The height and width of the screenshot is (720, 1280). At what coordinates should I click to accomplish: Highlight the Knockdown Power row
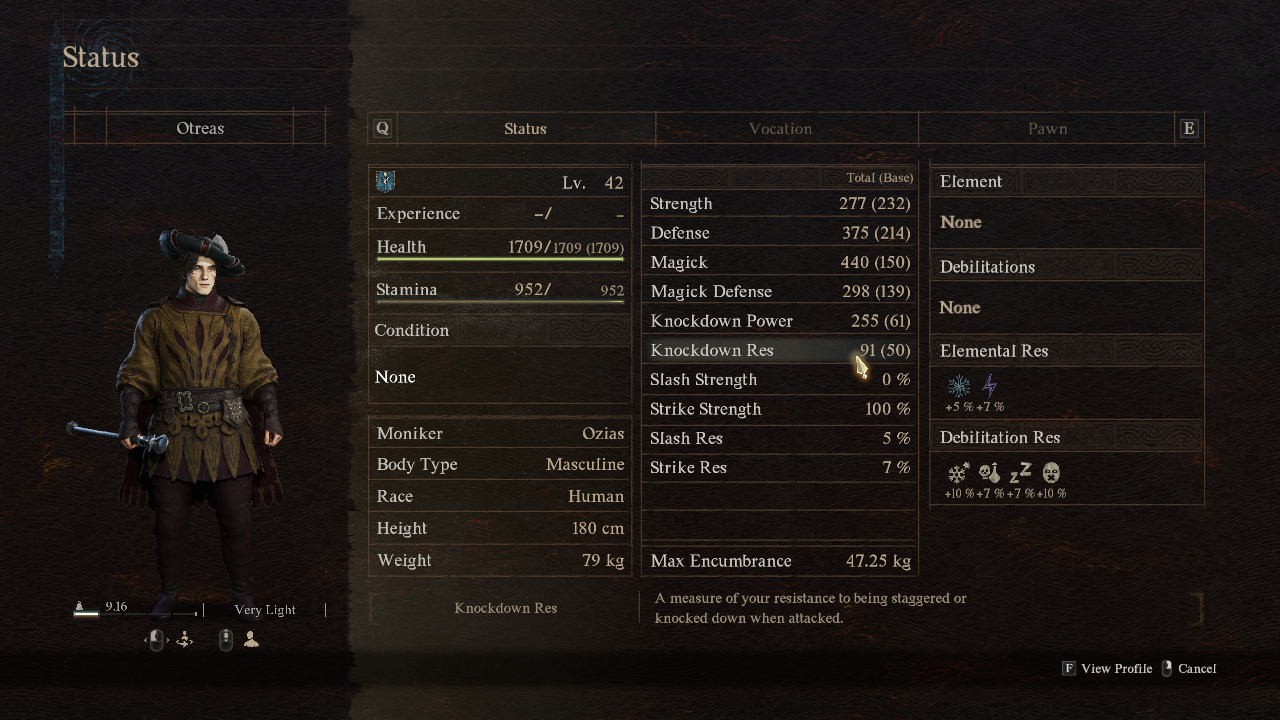pos(780,321)
